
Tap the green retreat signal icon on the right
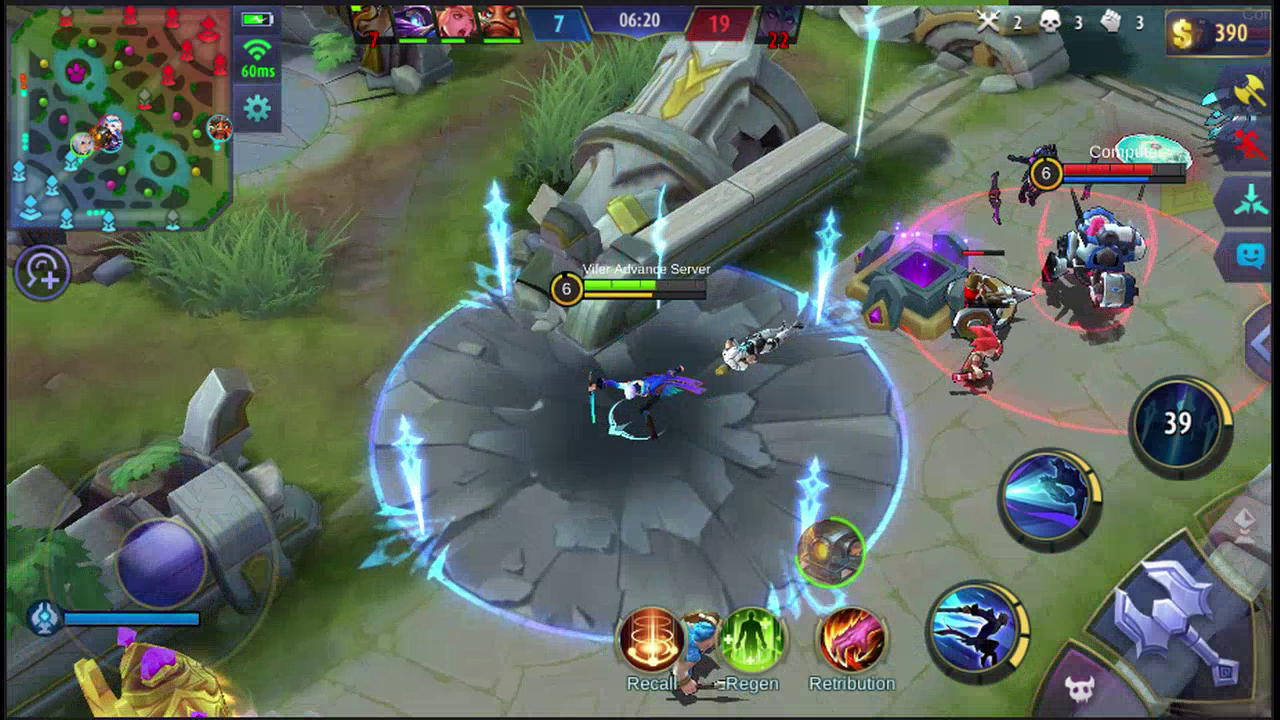[1253, 198]
